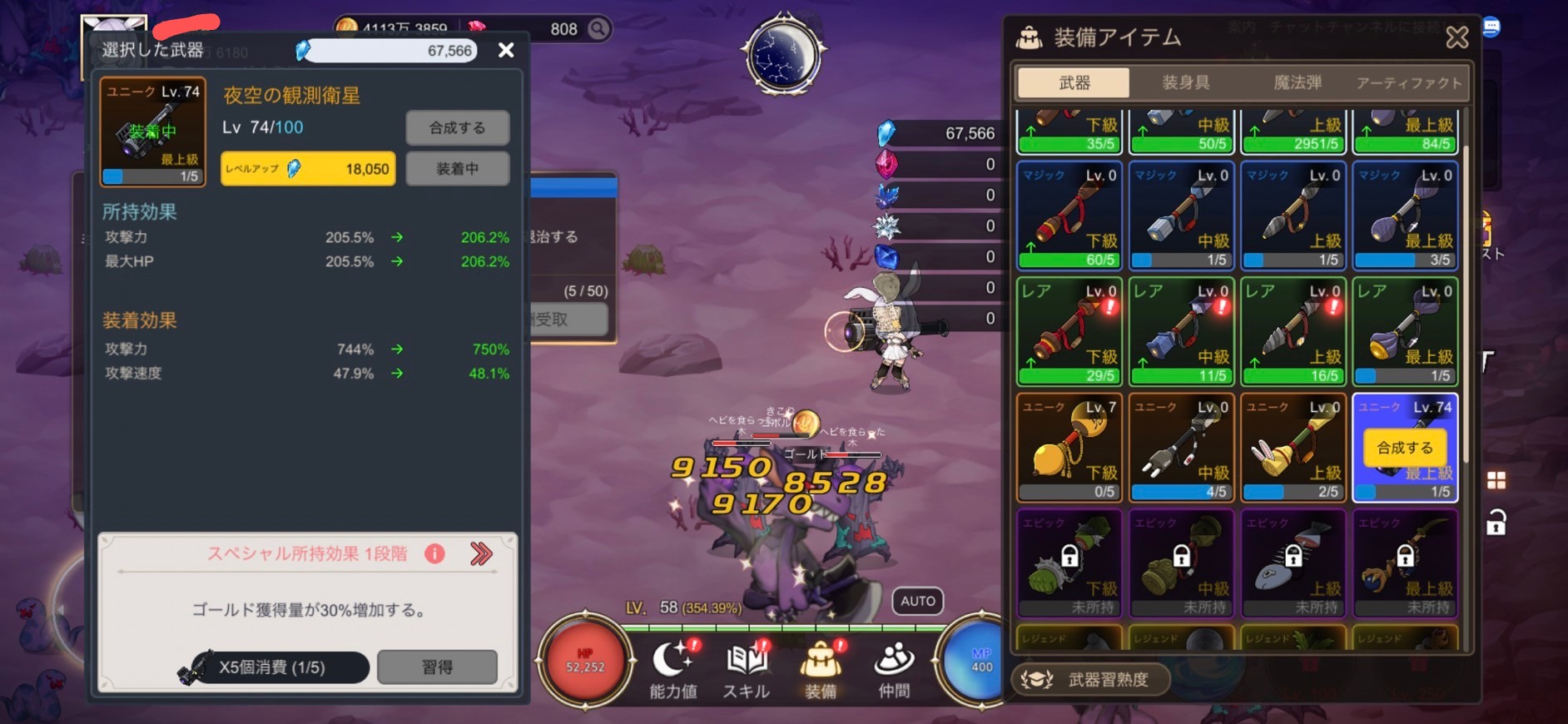Close the 装備アイテム panel
Screen dimensions: 1568x724
pyautogui.click(x=1456, y=37)
